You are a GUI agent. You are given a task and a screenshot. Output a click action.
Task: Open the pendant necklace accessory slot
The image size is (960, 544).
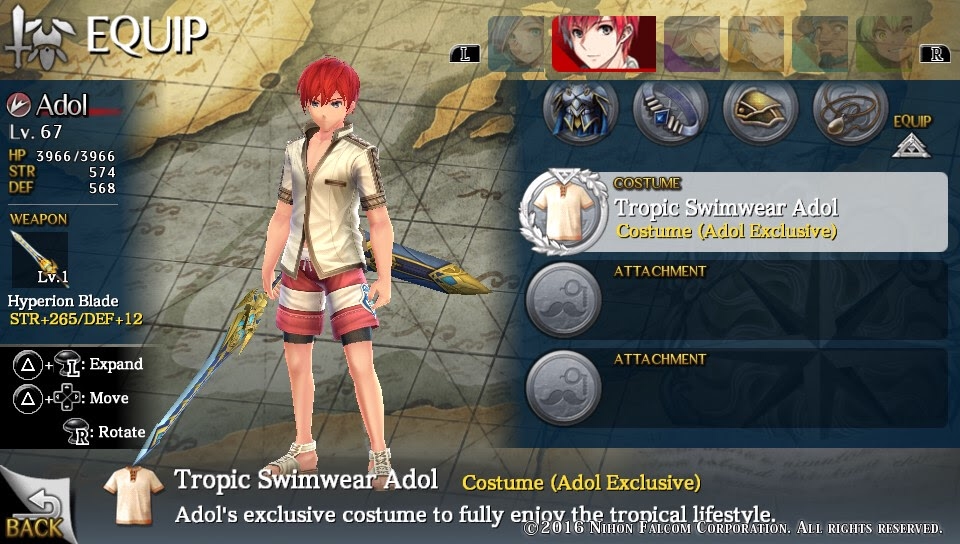pyautogui.click(x=850, y=111)
